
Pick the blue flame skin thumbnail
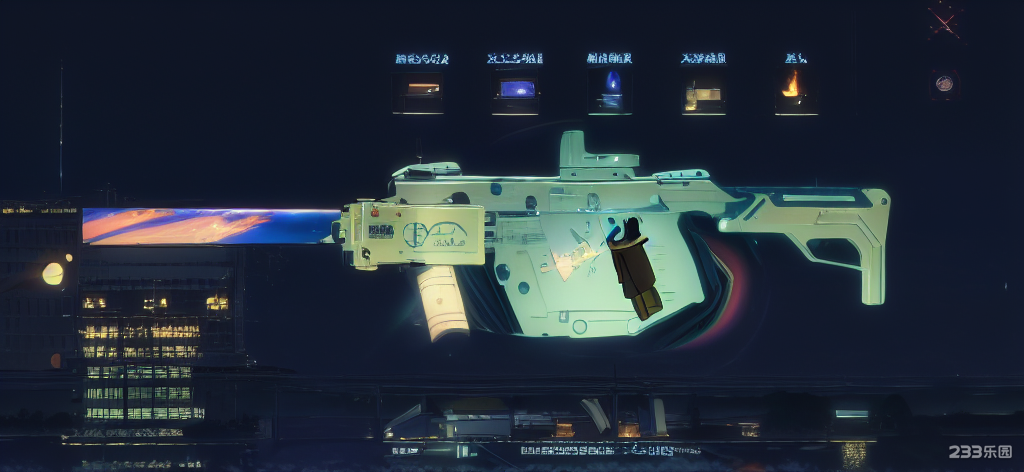(610, 91)
